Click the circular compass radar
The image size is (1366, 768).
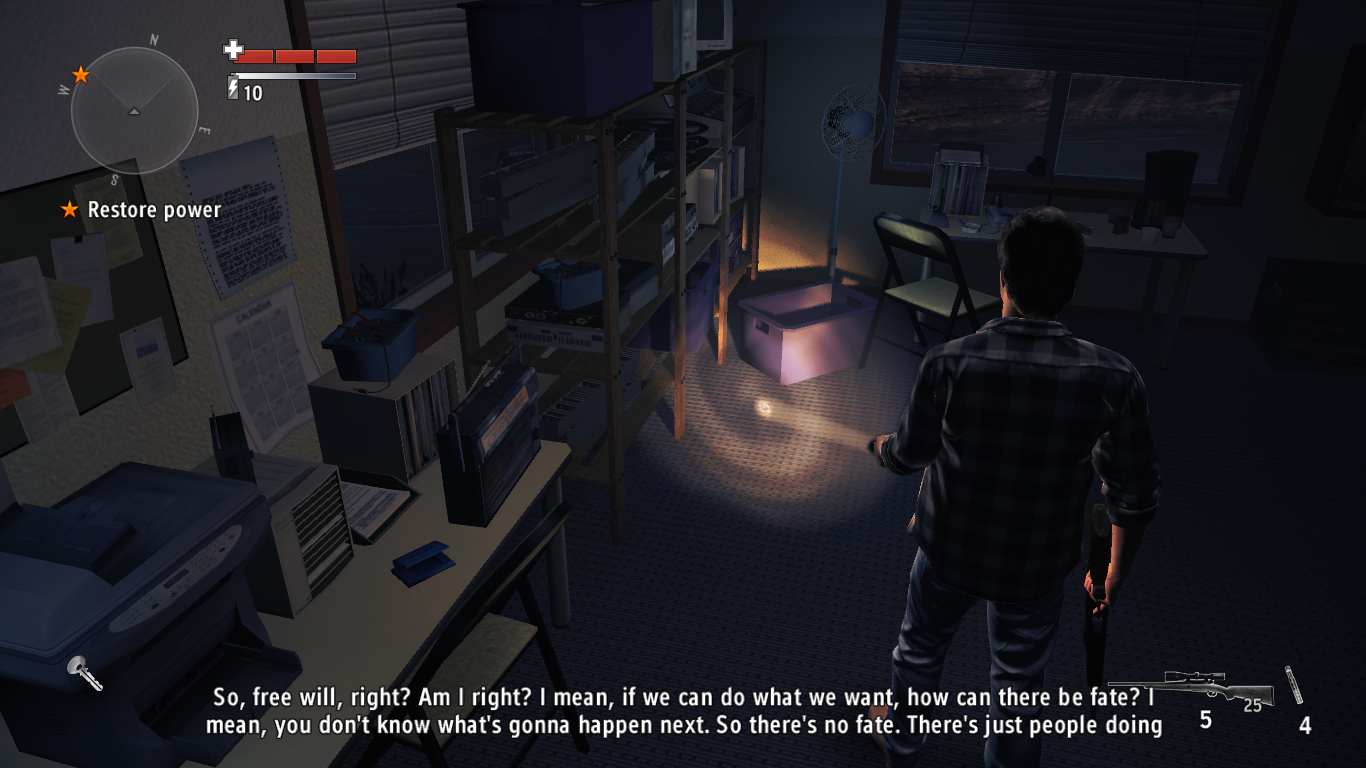(134, 111)
